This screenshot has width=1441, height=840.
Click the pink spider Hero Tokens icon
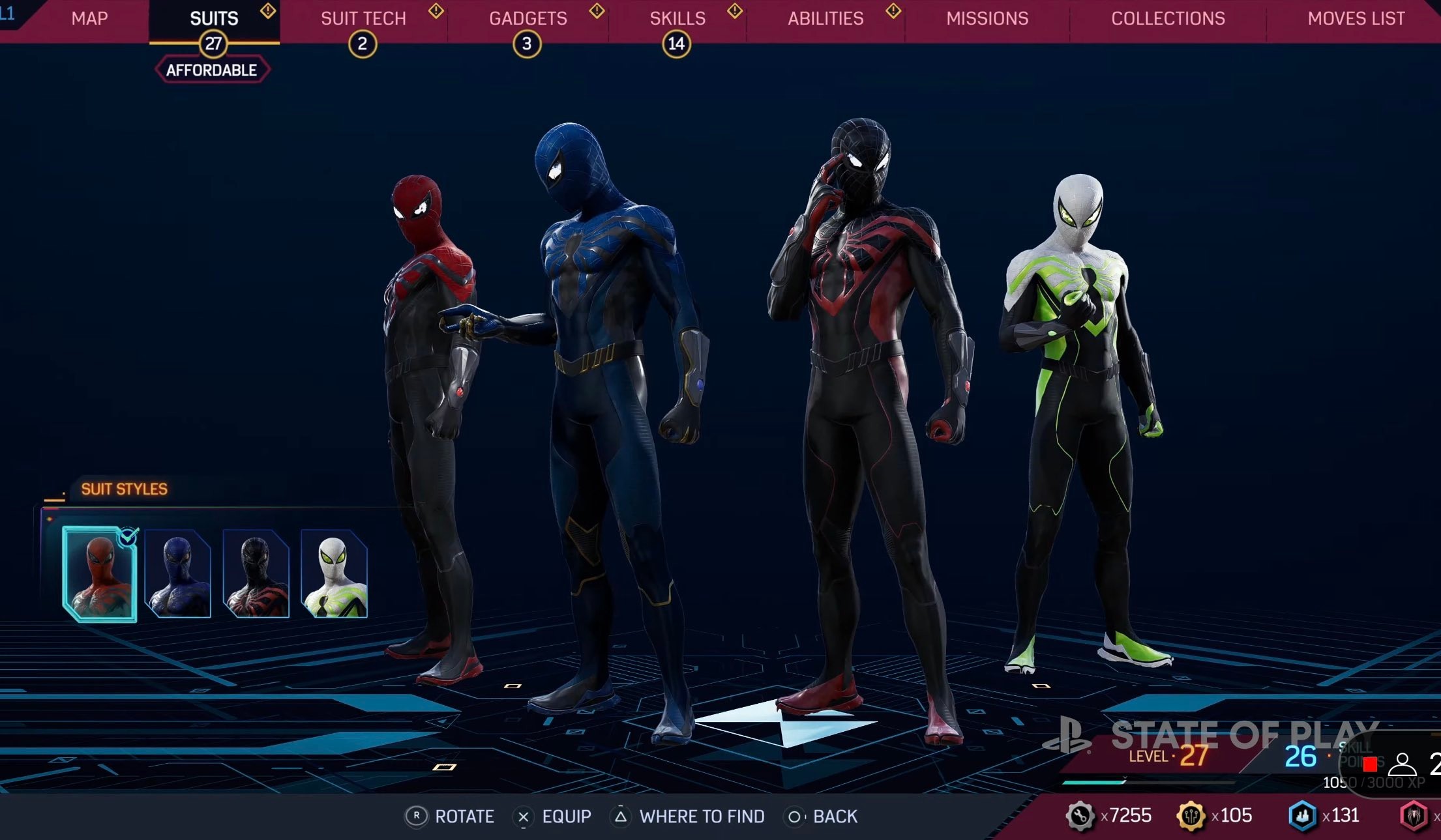[x=1408, y=816]
